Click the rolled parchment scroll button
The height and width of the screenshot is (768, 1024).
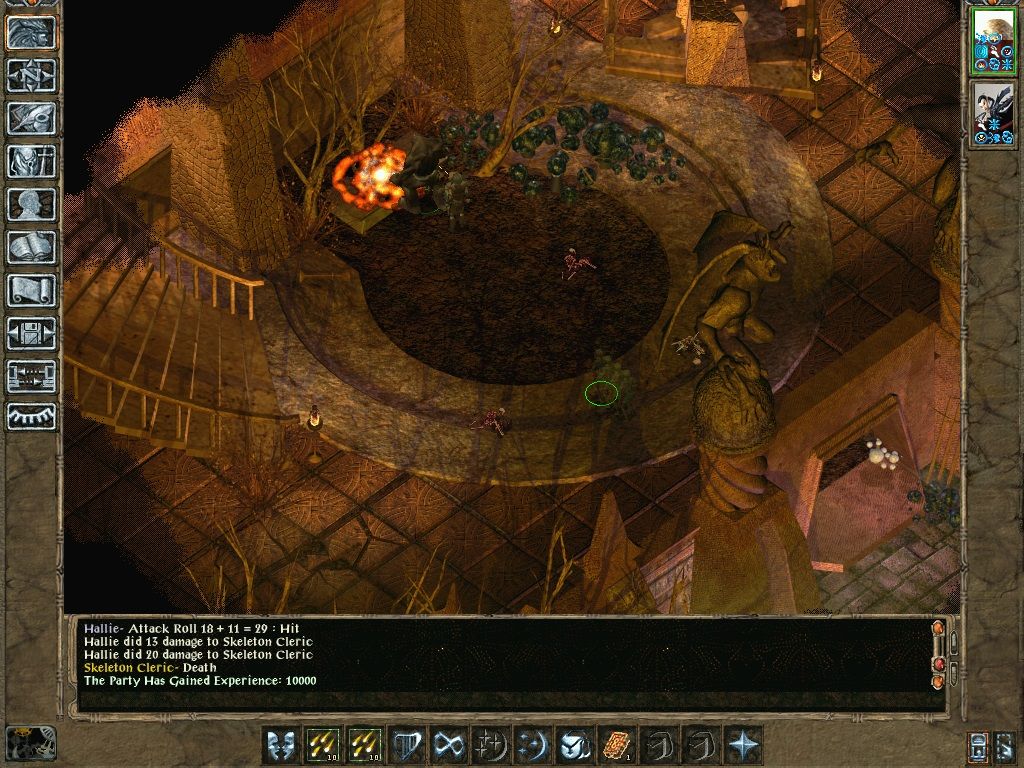pyautogui.click(x=31, y=290)
